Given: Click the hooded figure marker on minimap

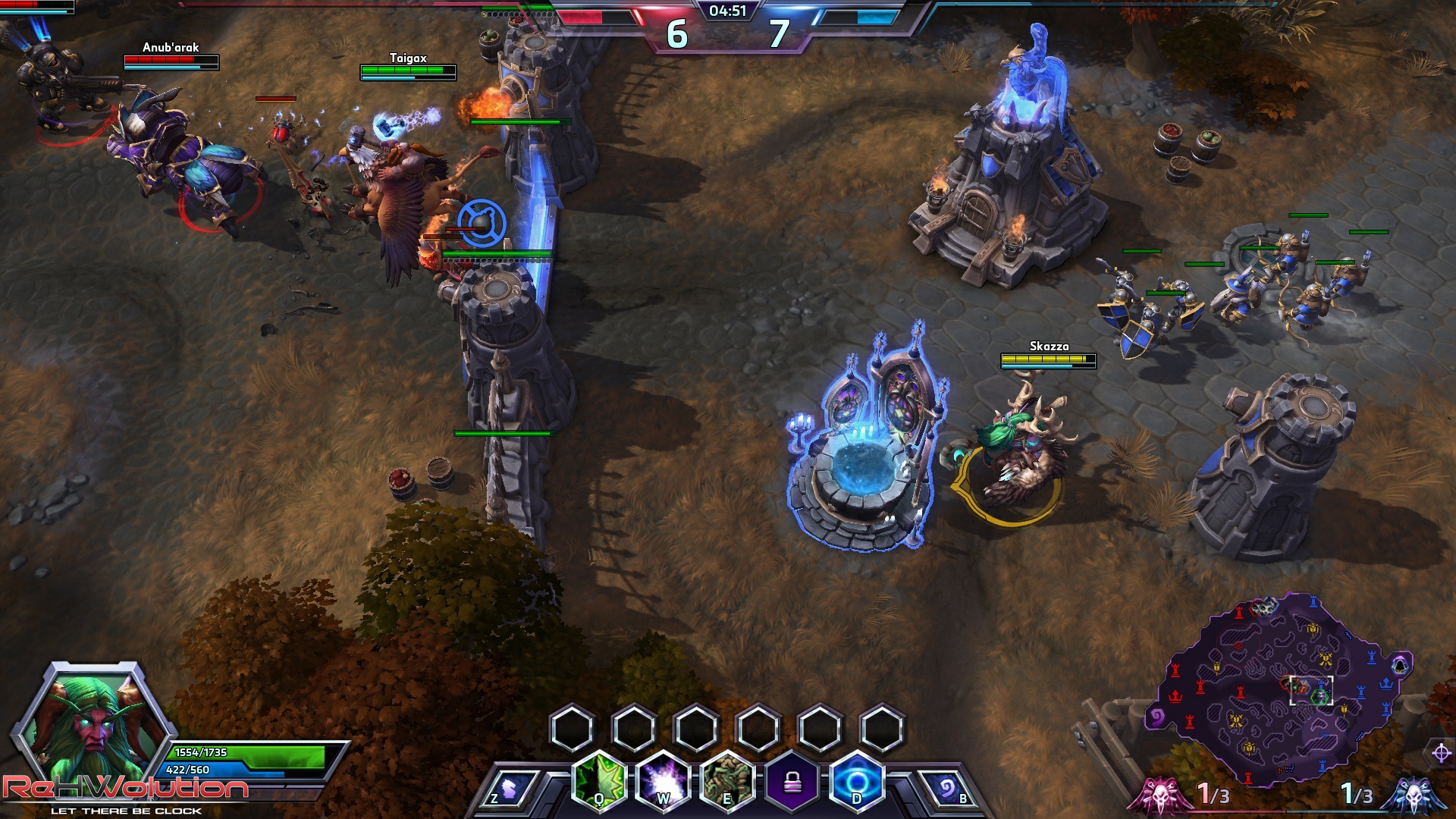Looking at the screenshot, I should coord(1400,665).
